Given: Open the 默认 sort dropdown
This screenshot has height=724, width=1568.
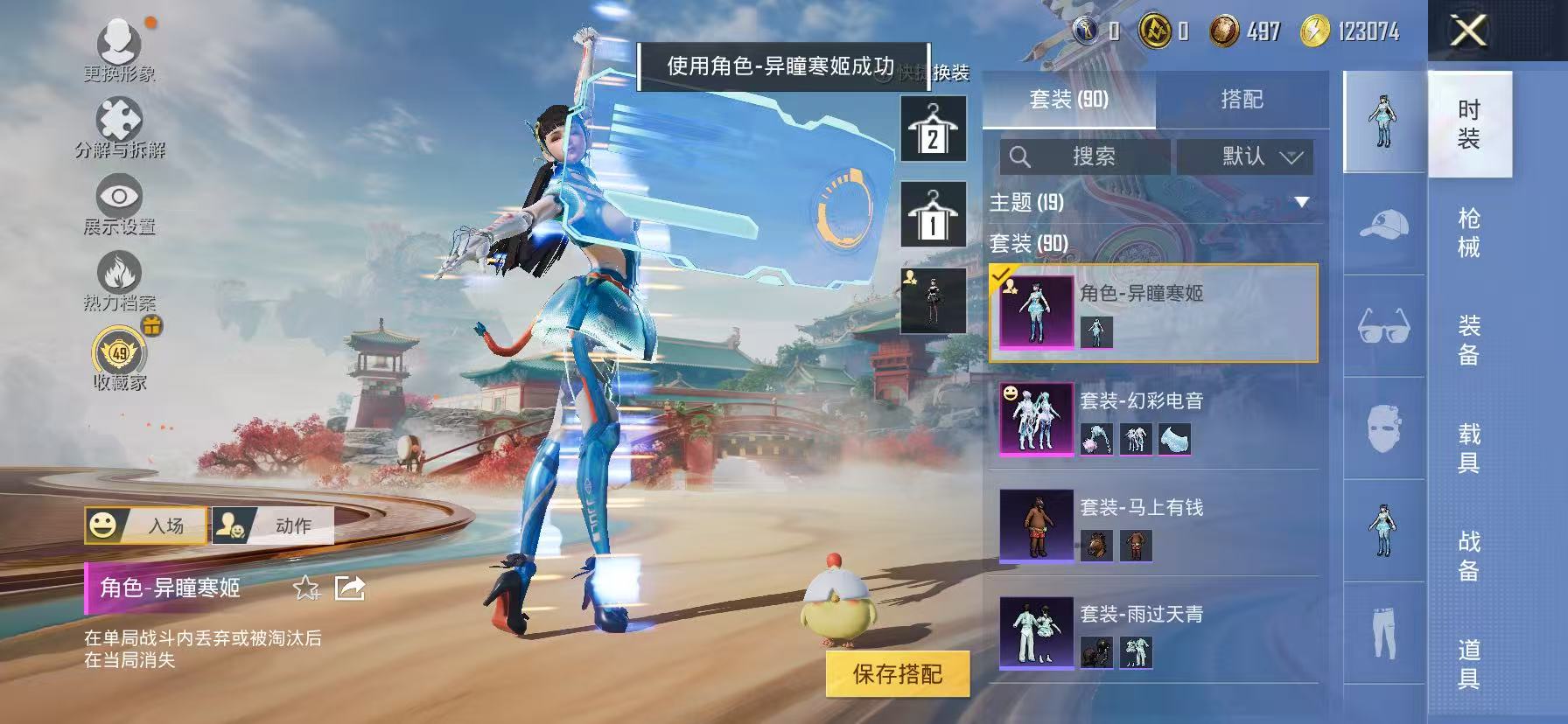Looking at the screenshot, I should [1246, 157].
